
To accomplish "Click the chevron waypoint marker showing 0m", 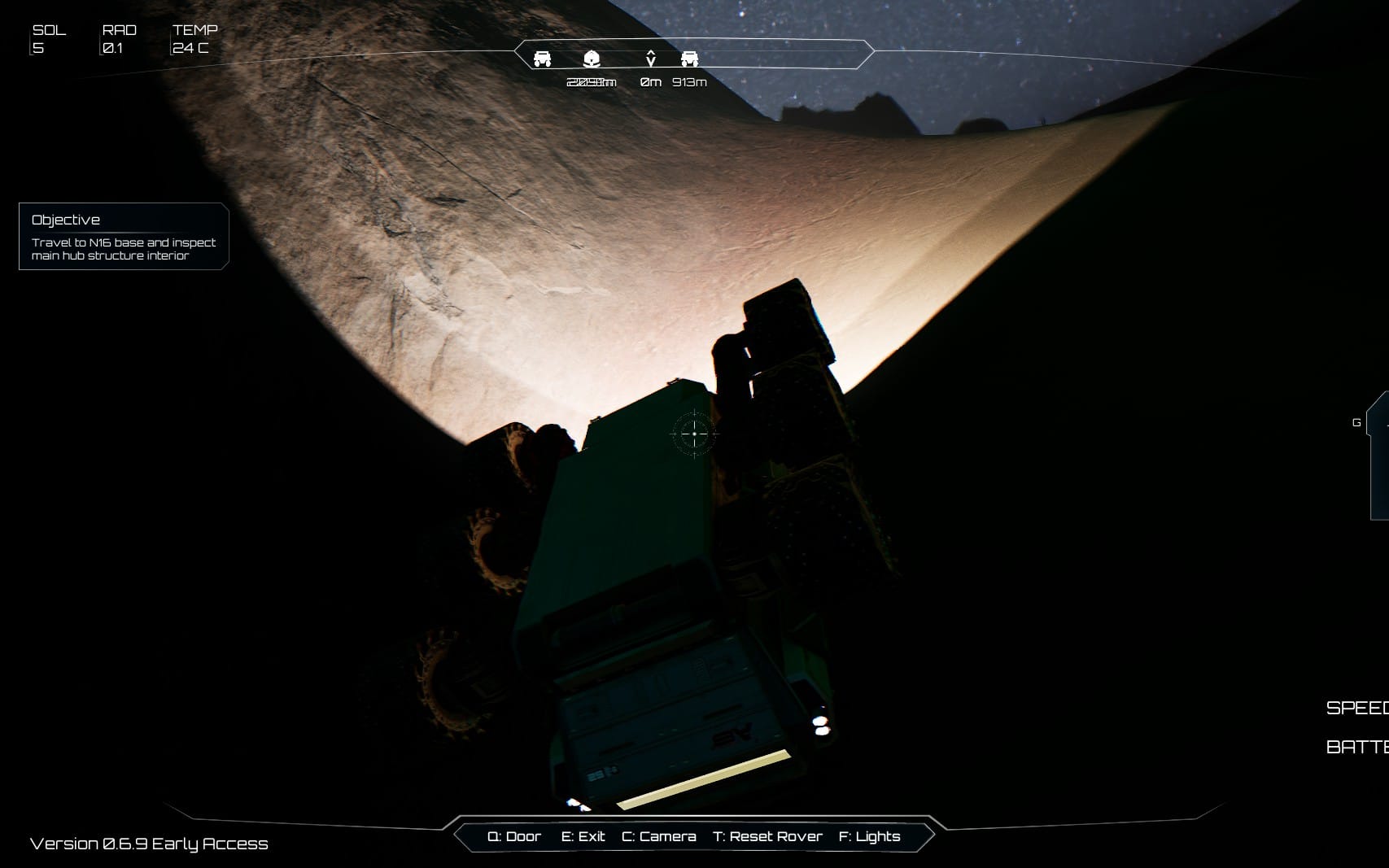I will 650,59.
